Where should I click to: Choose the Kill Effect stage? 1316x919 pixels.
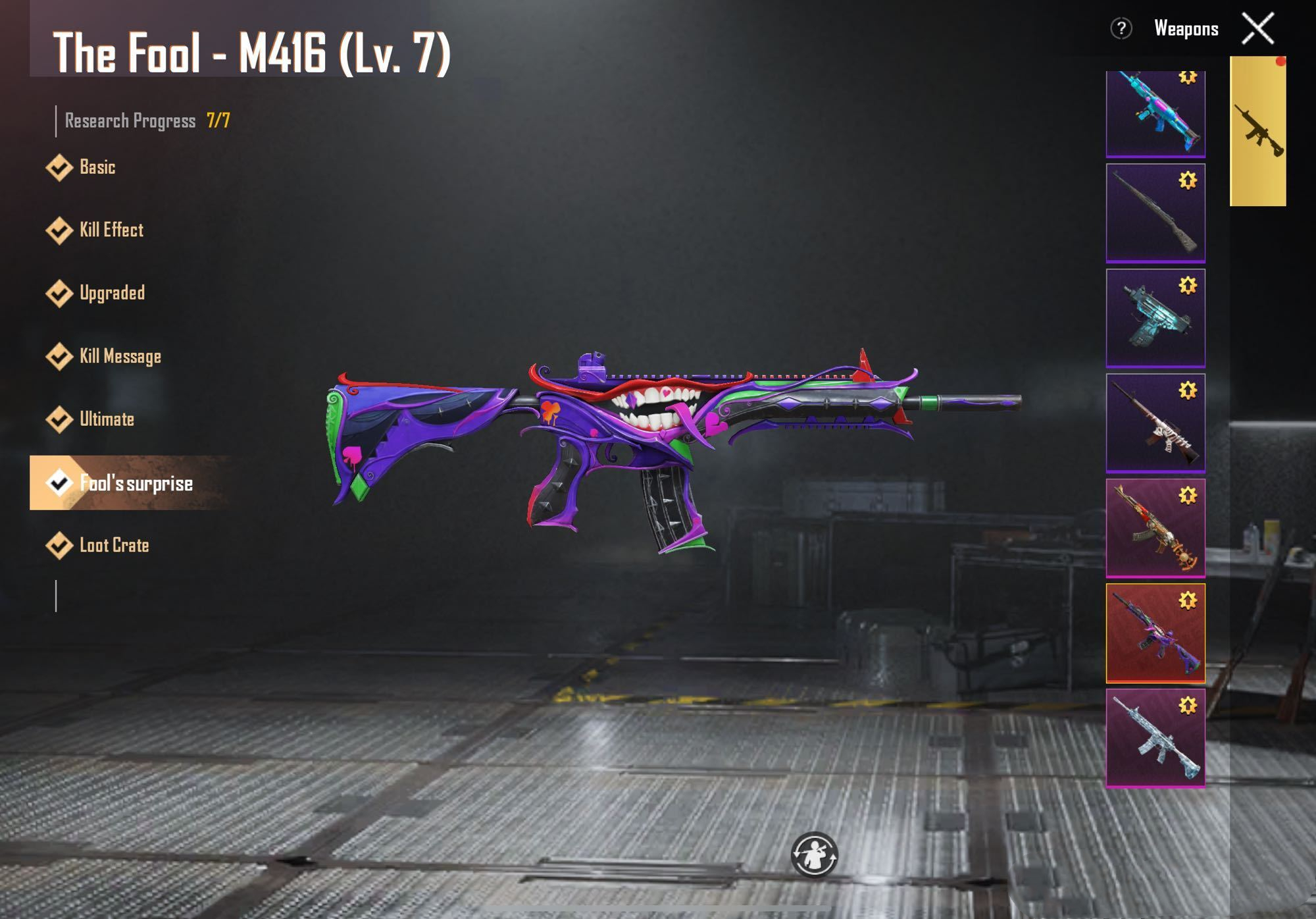tap(111, 230)
